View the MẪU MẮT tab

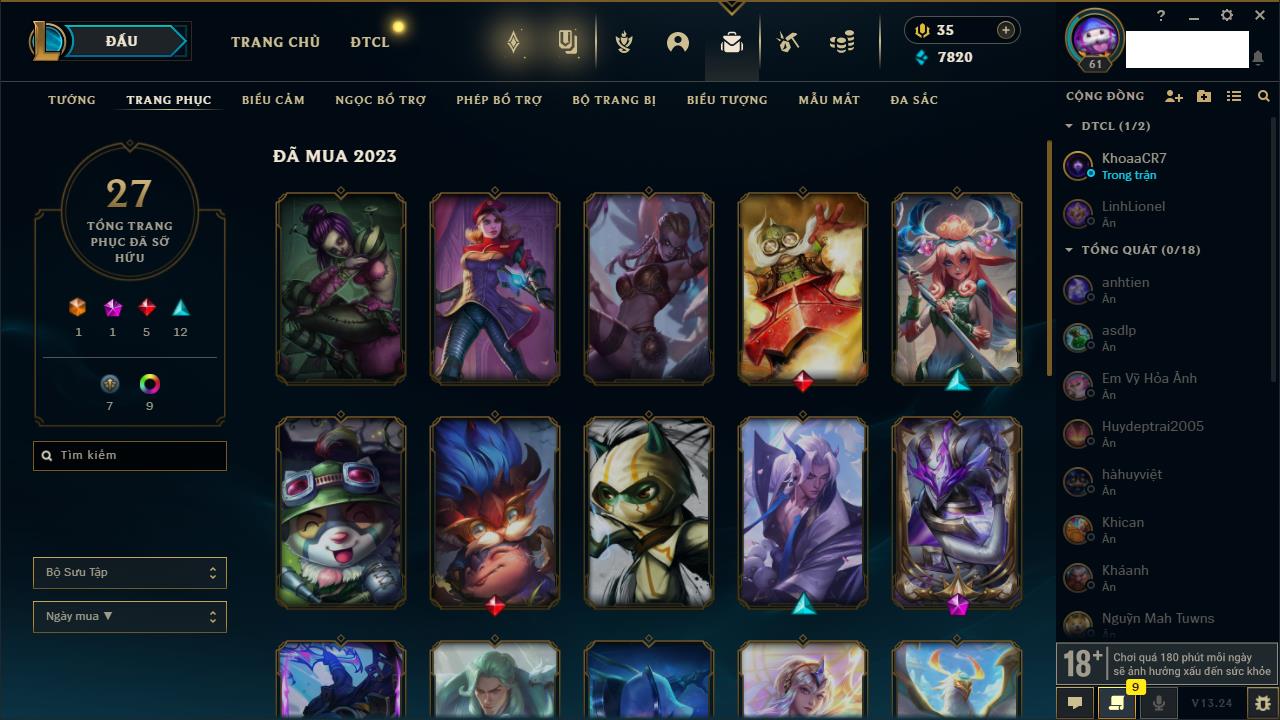click(x=829, y=100)
